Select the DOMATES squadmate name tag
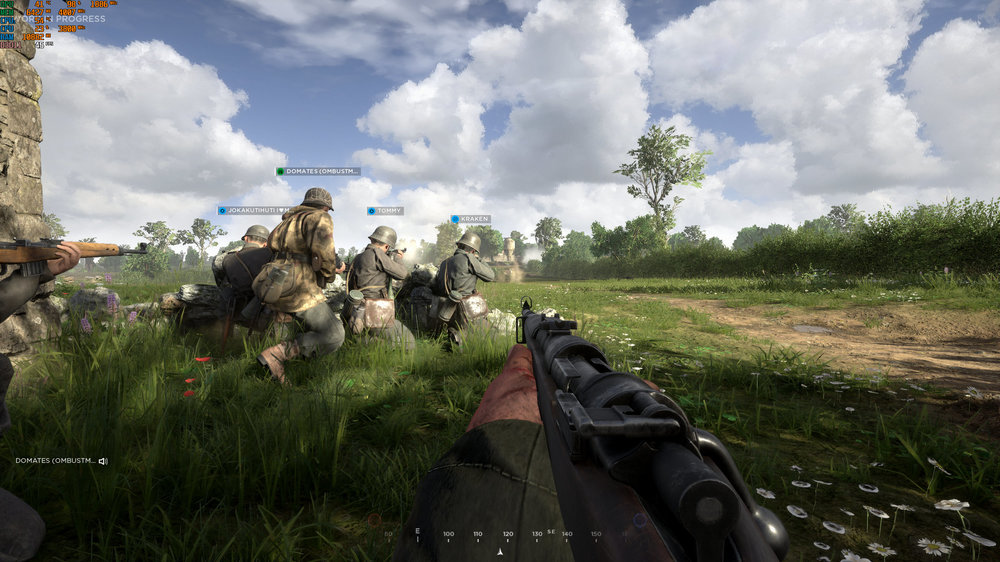 [318, 171]
